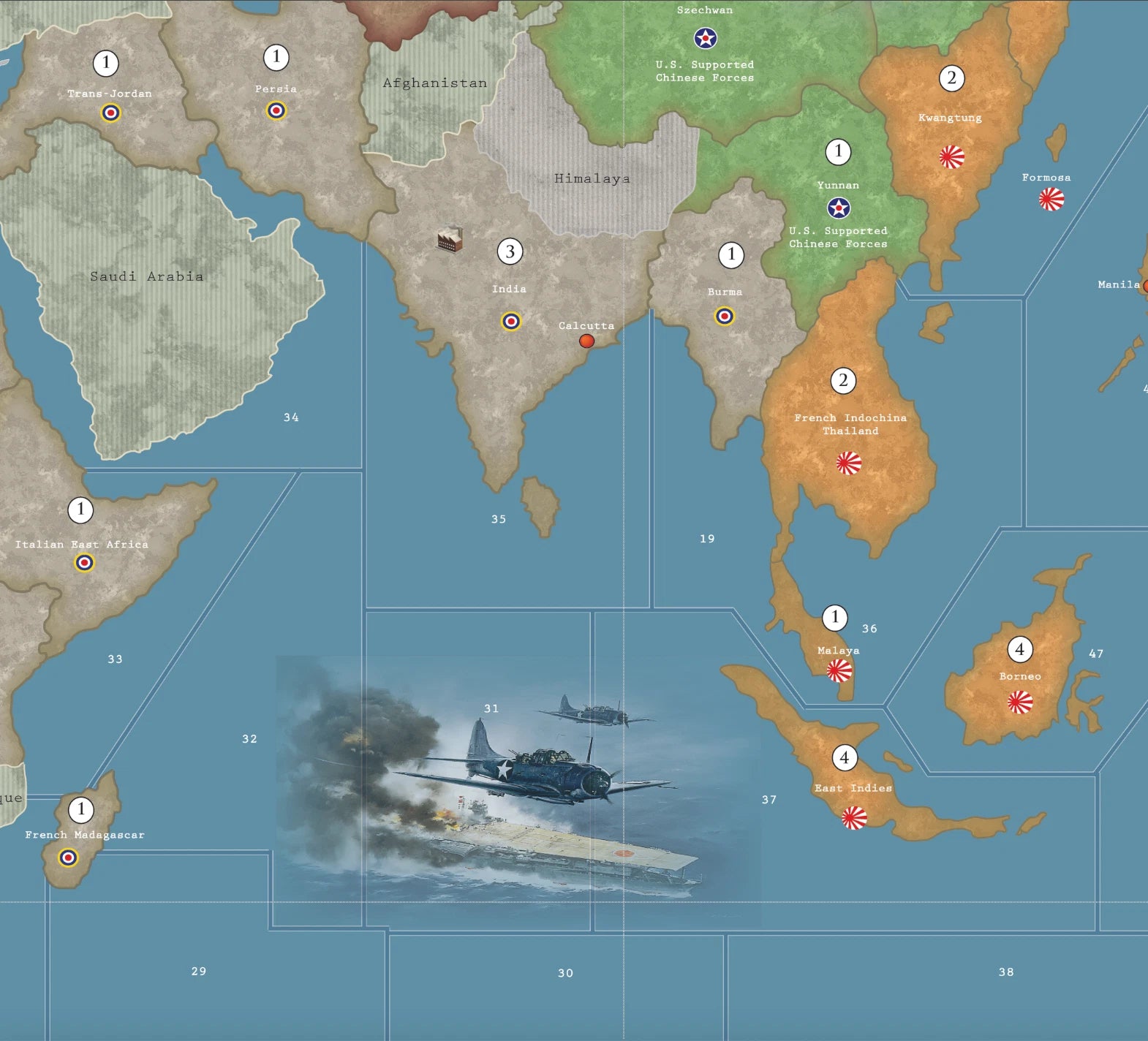
Task: Select the Persia territory
Action: tap(276, 89)
